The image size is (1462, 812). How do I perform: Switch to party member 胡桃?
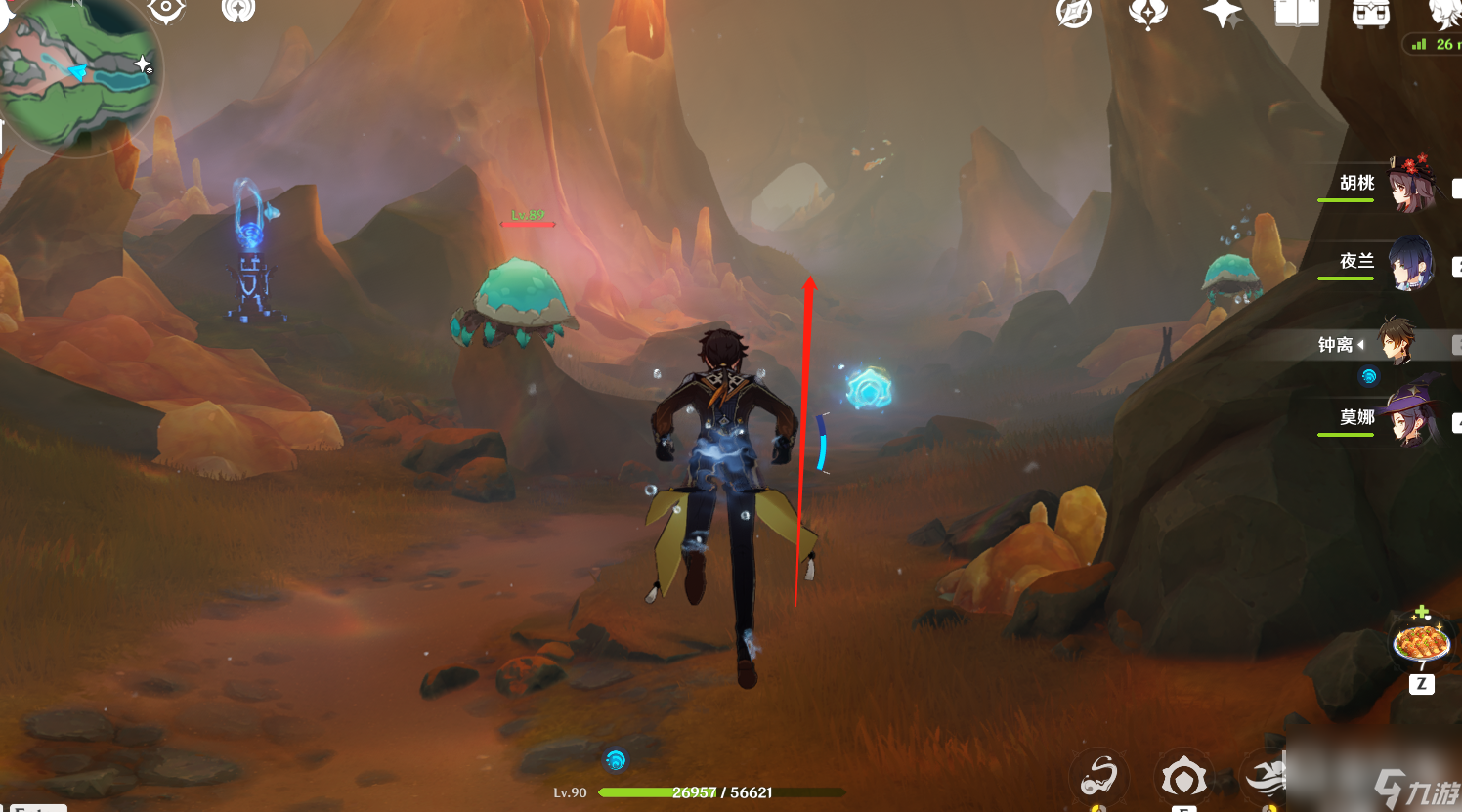pyautogui.click(x=1411, y=183)
